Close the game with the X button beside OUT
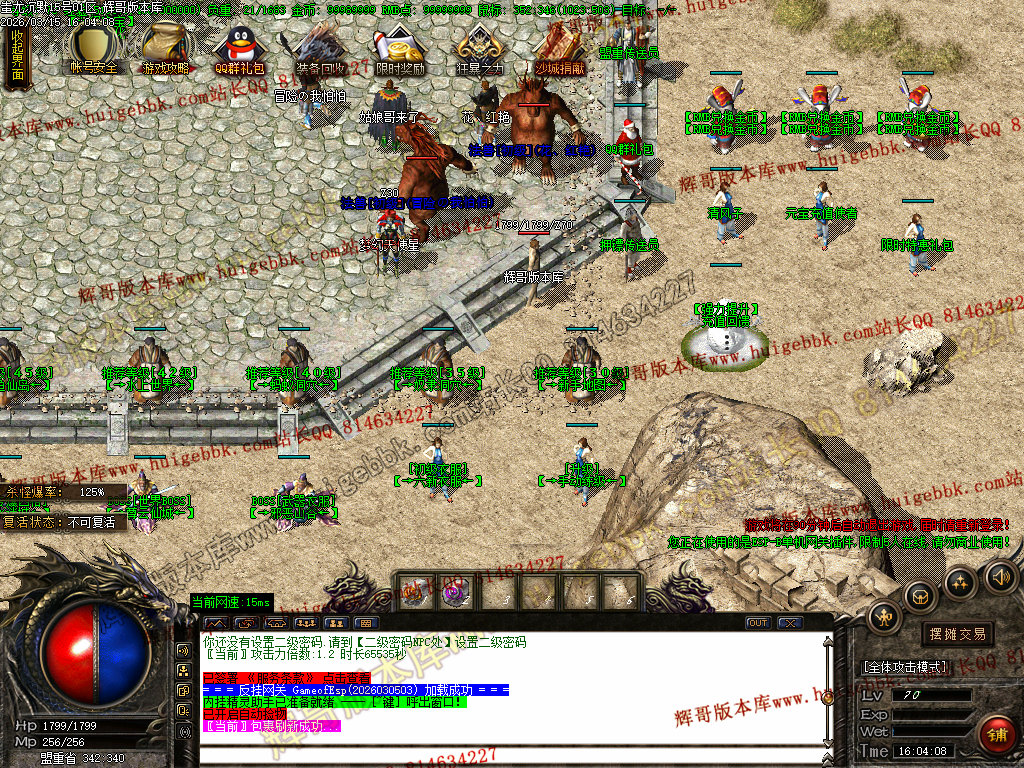 click(x=791, y=623)
